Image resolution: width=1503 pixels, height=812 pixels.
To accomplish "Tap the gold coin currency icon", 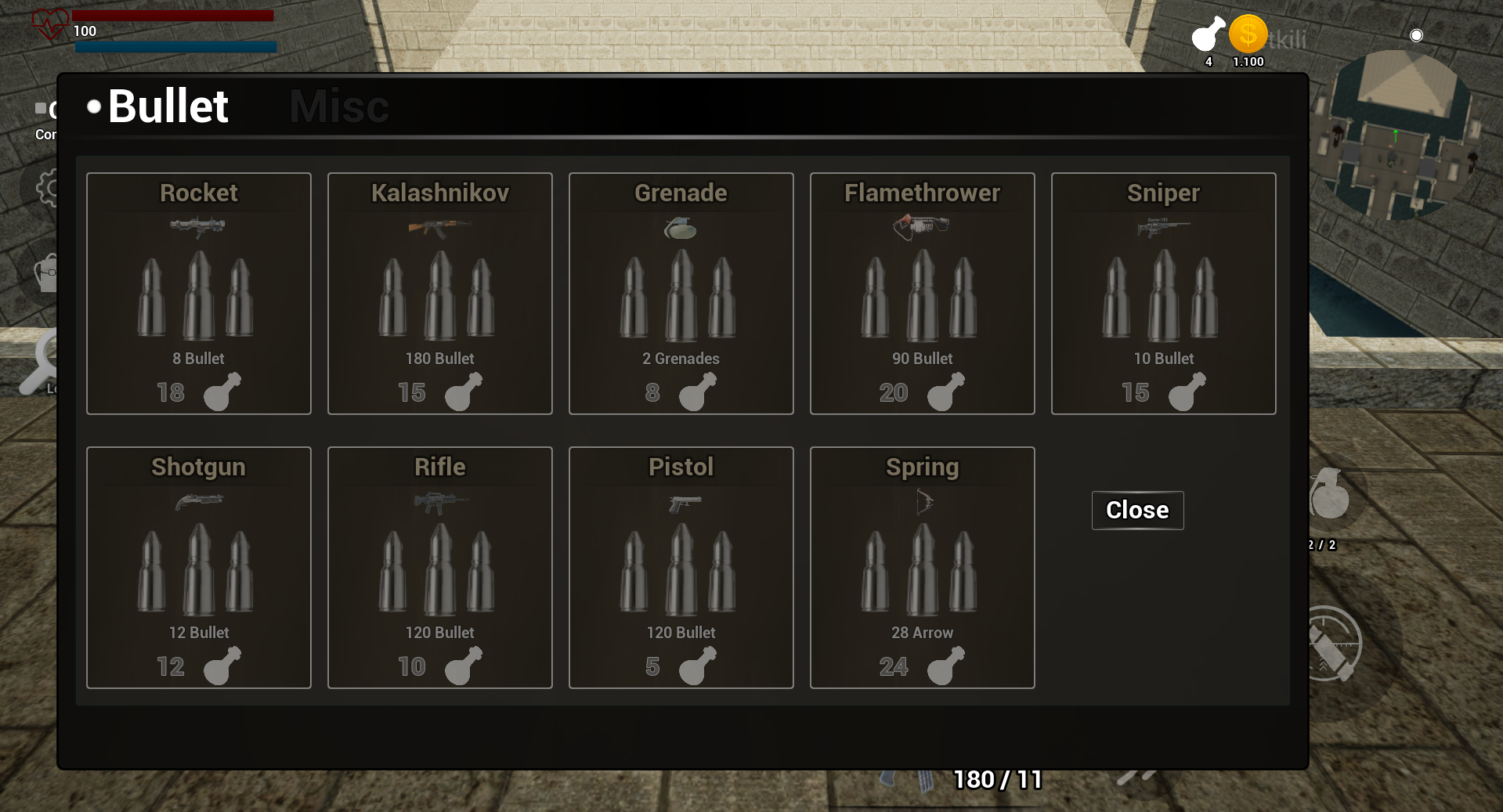I will [1248, 35].
